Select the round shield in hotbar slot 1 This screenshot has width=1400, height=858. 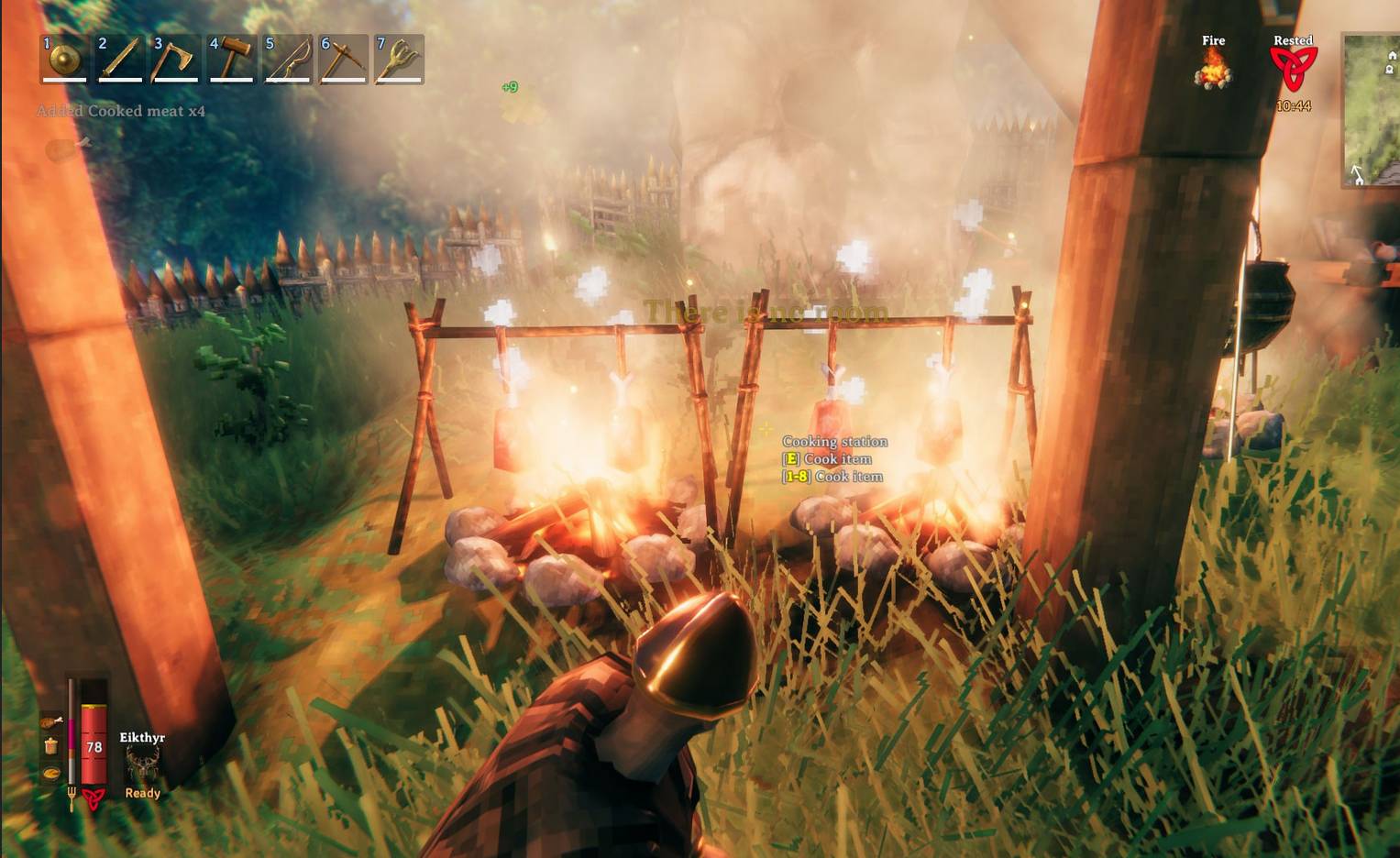click(62, 60)
